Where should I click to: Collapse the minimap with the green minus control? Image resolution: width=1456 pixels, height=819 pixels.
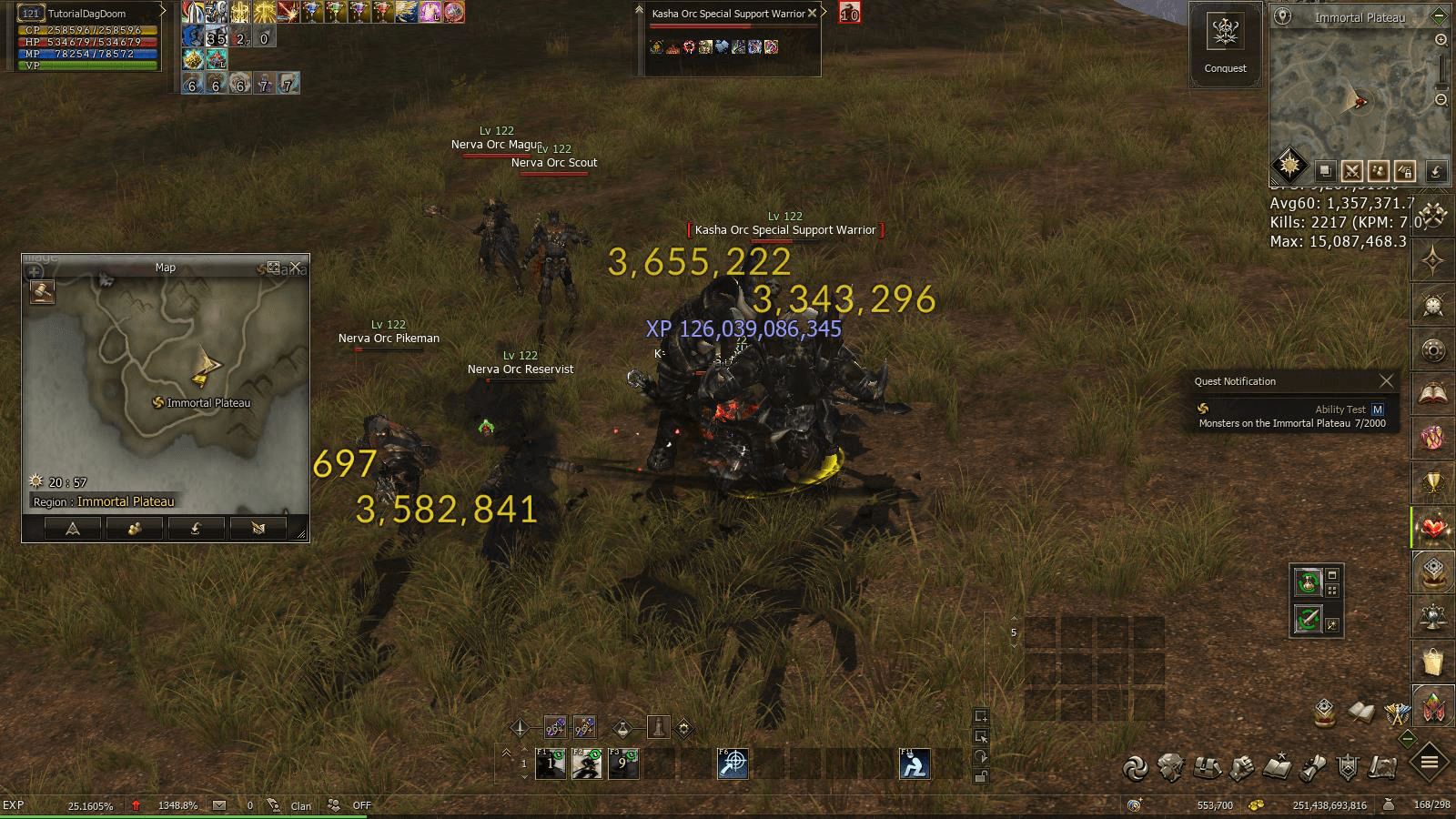click(x=1439, y=15)
